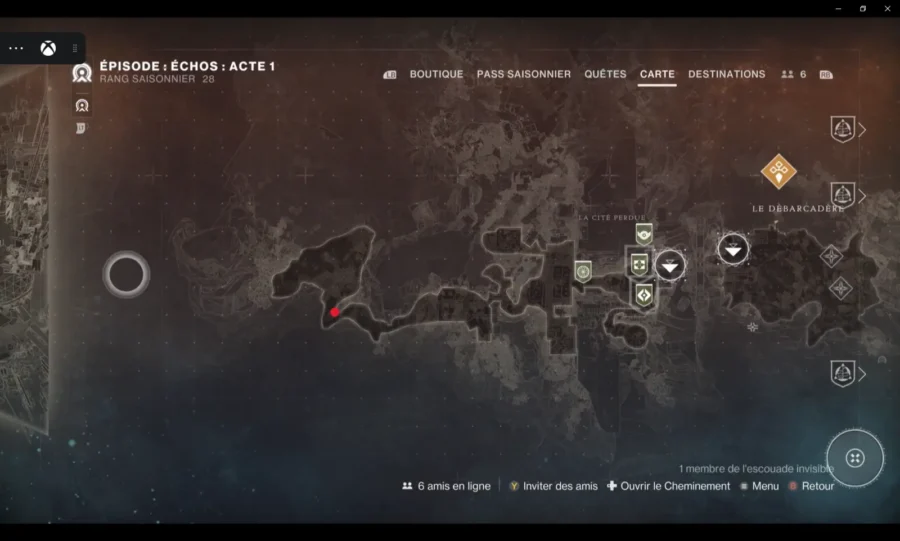Go to the Quêtes tab

point(605,74)
